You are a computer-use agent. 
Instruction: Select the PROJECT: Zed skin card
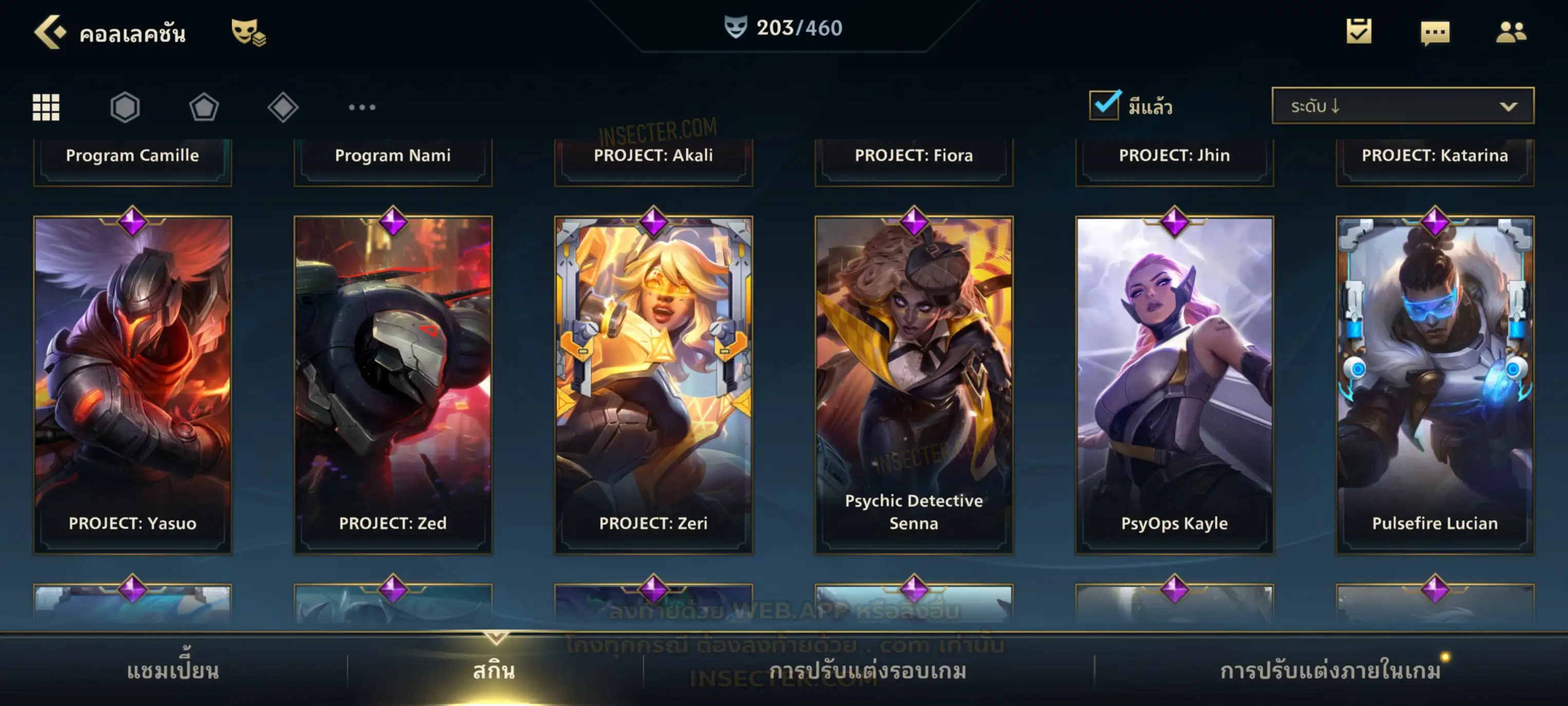coord(393,384)
